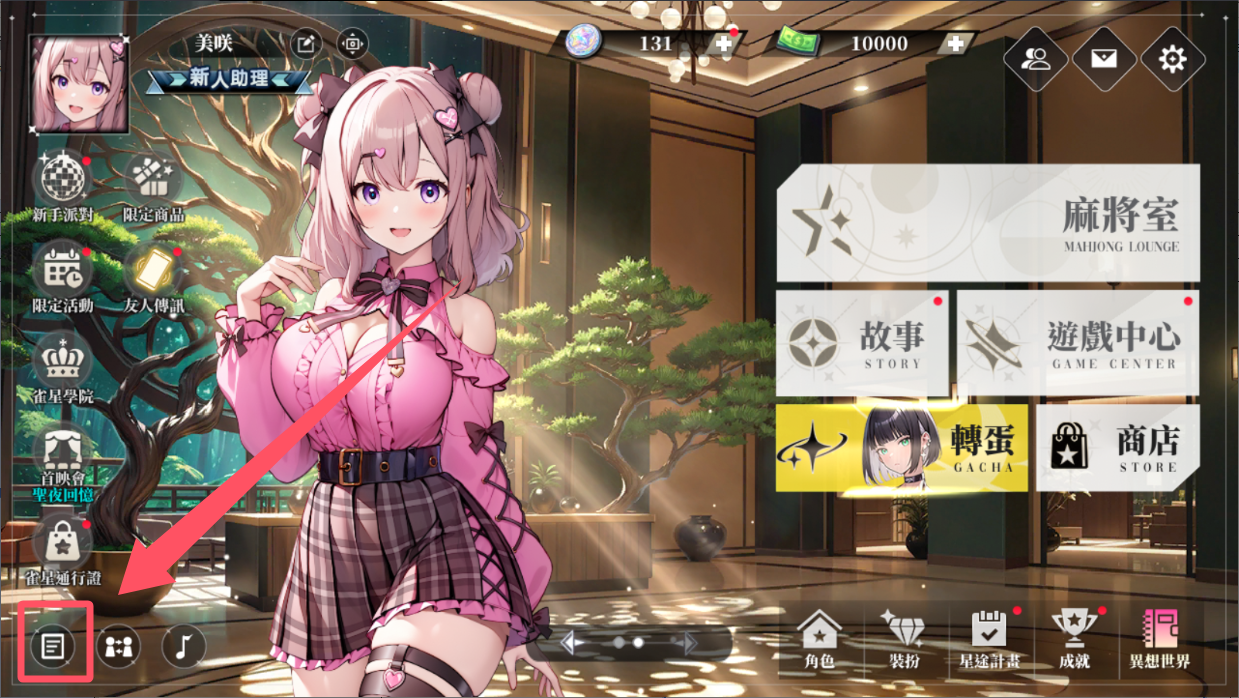Open the 雀星通行證 pass
Image resolution: width=1239 pixels, height=698 pixels.
(x=62, y=543)
